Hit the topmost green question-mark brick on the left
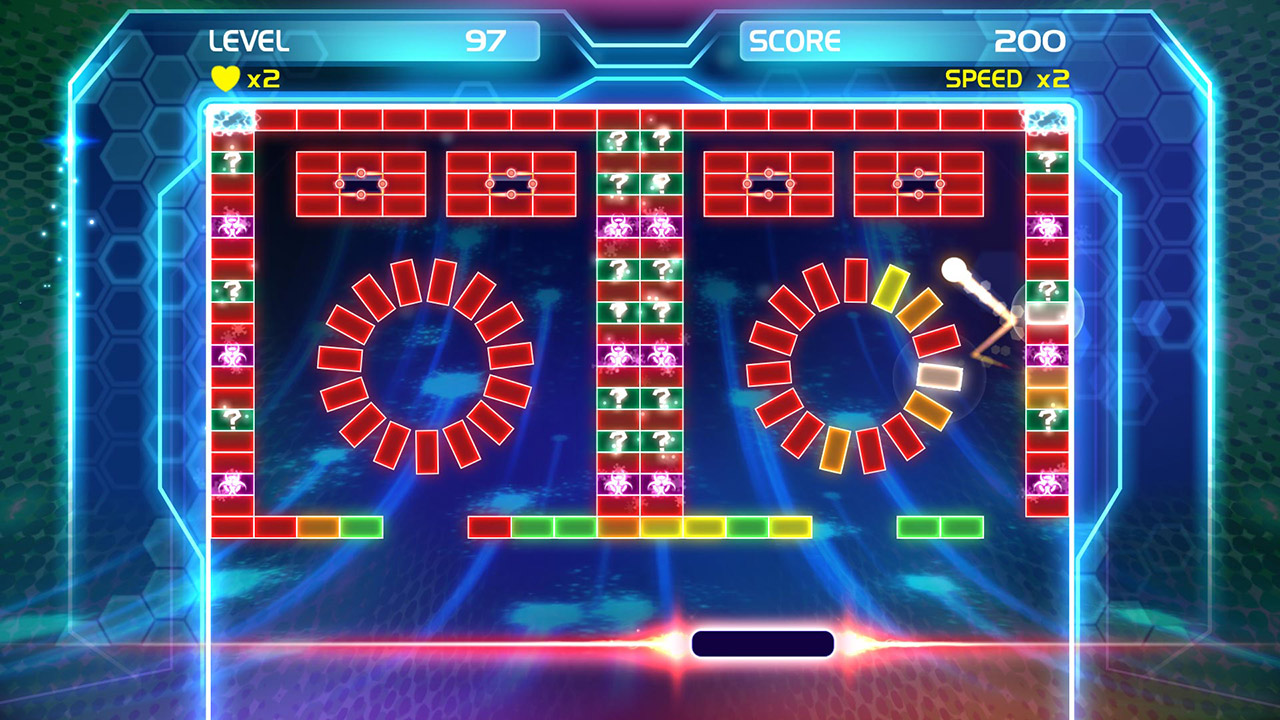The image size is (1280, 720). (x=232, y=159)
